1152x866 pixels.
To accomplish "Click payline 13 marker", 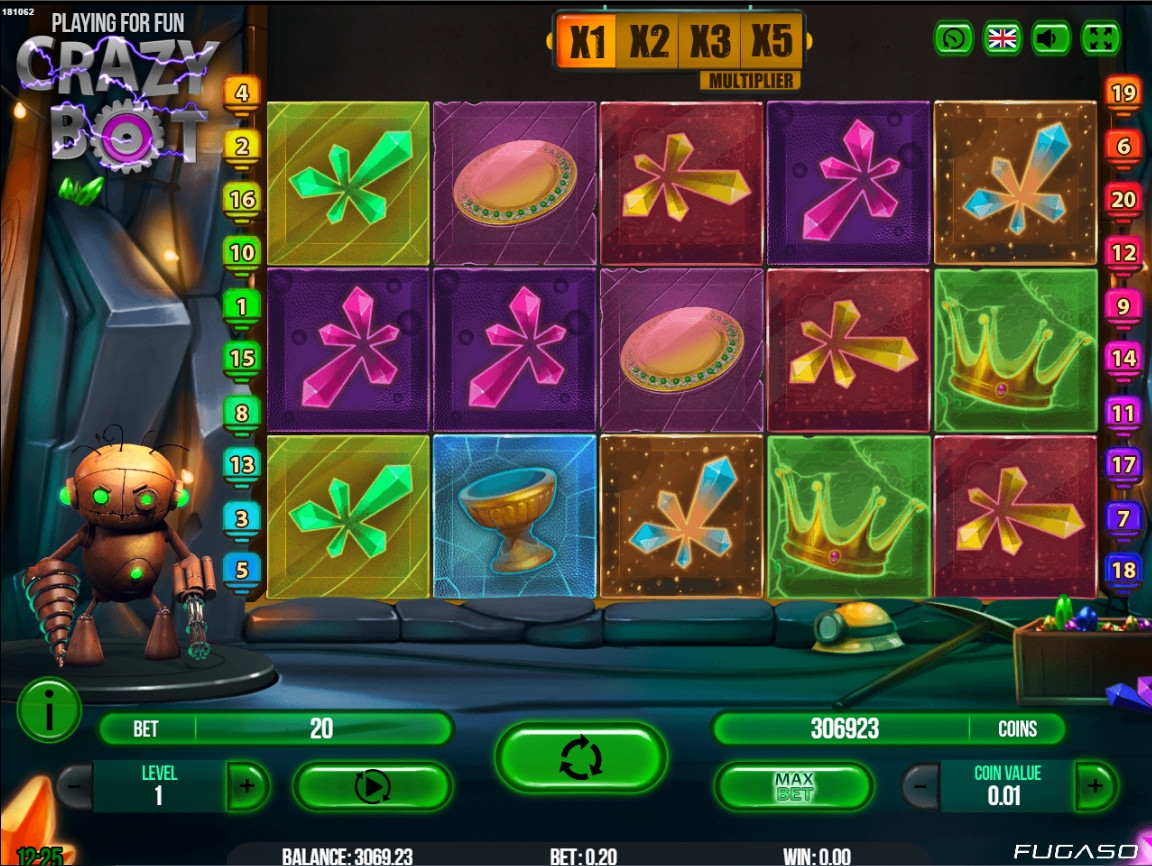I will 241,465.
